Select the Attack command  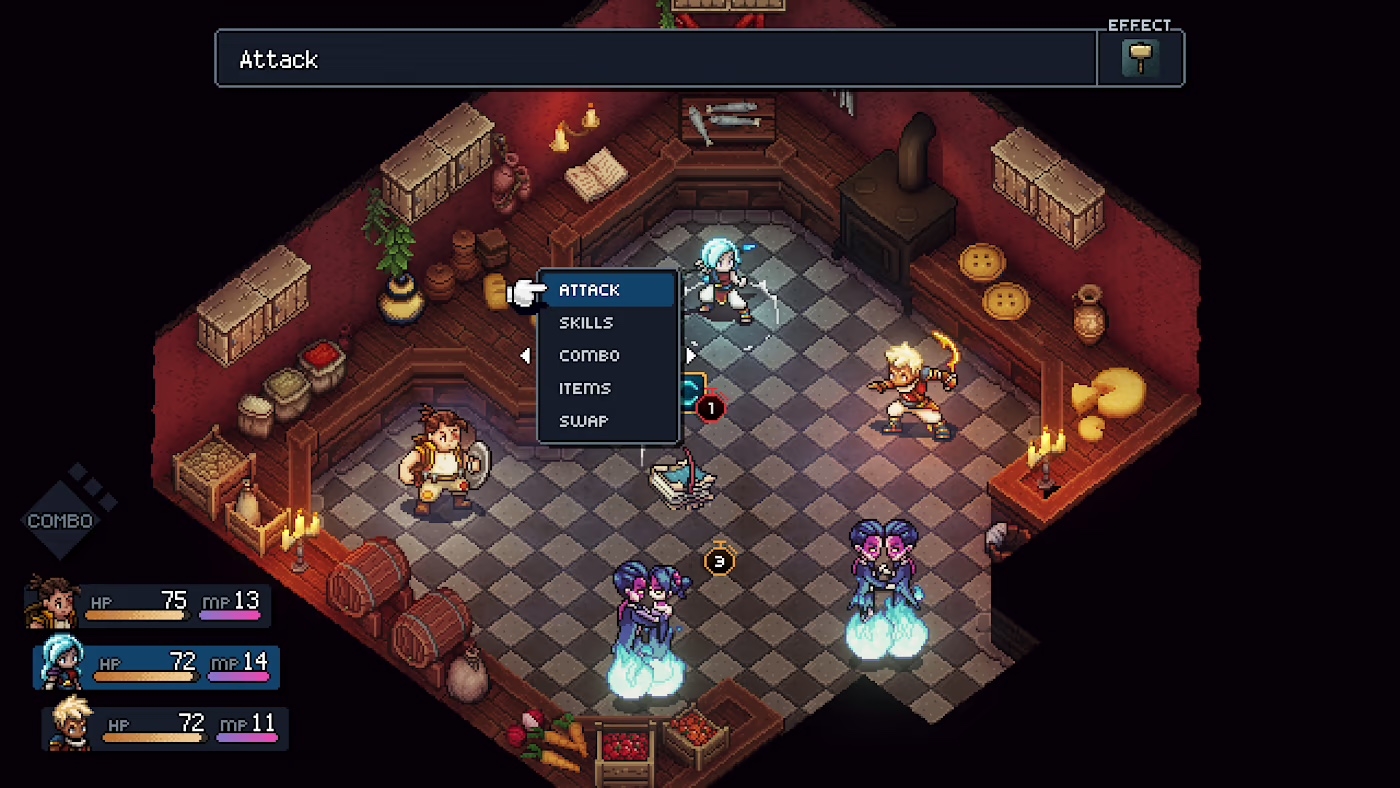pyautogui.click(x=590, y=290)
